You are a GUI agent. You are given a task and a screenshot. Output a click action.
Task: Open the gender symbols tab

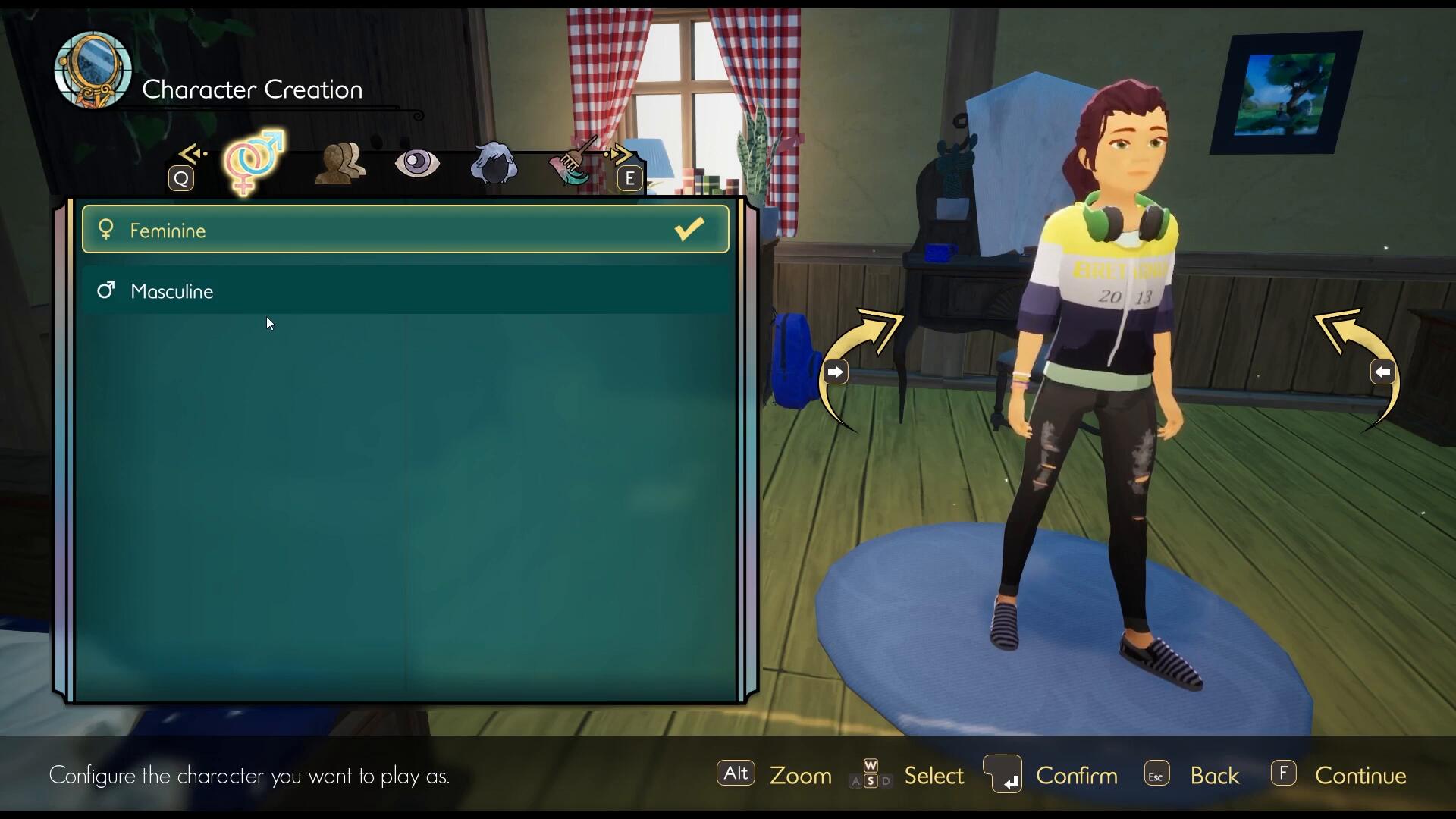[x=253, y=162]
